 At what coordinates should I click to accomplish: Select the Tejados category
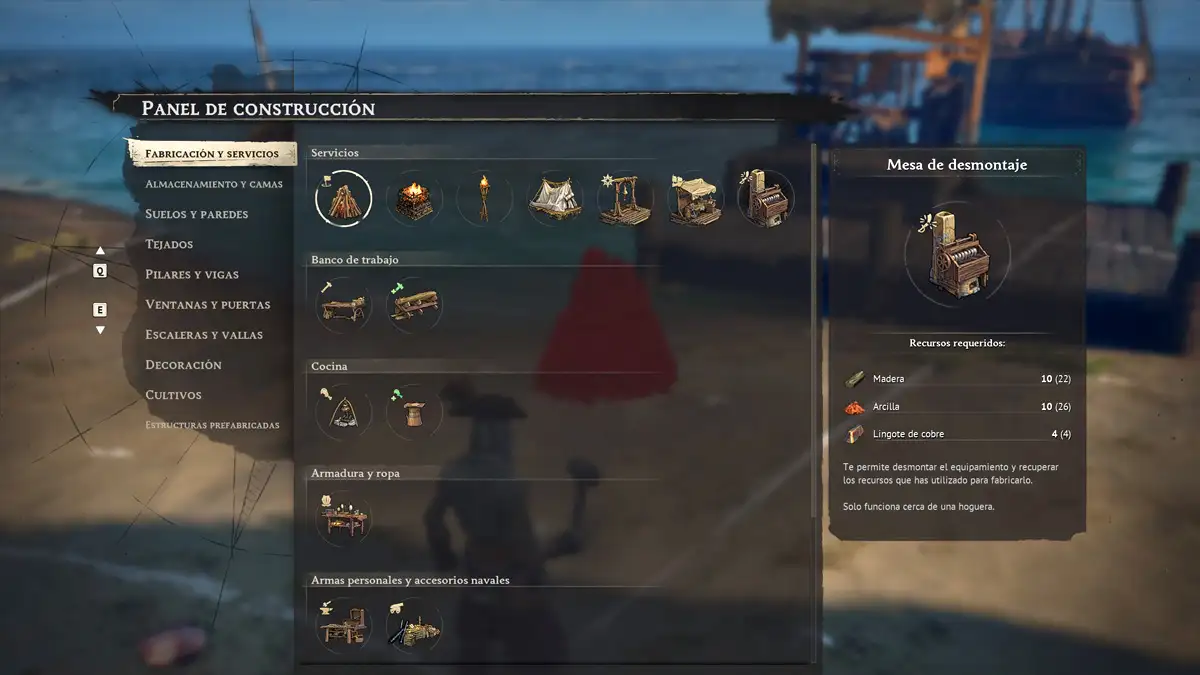point(169,244)
